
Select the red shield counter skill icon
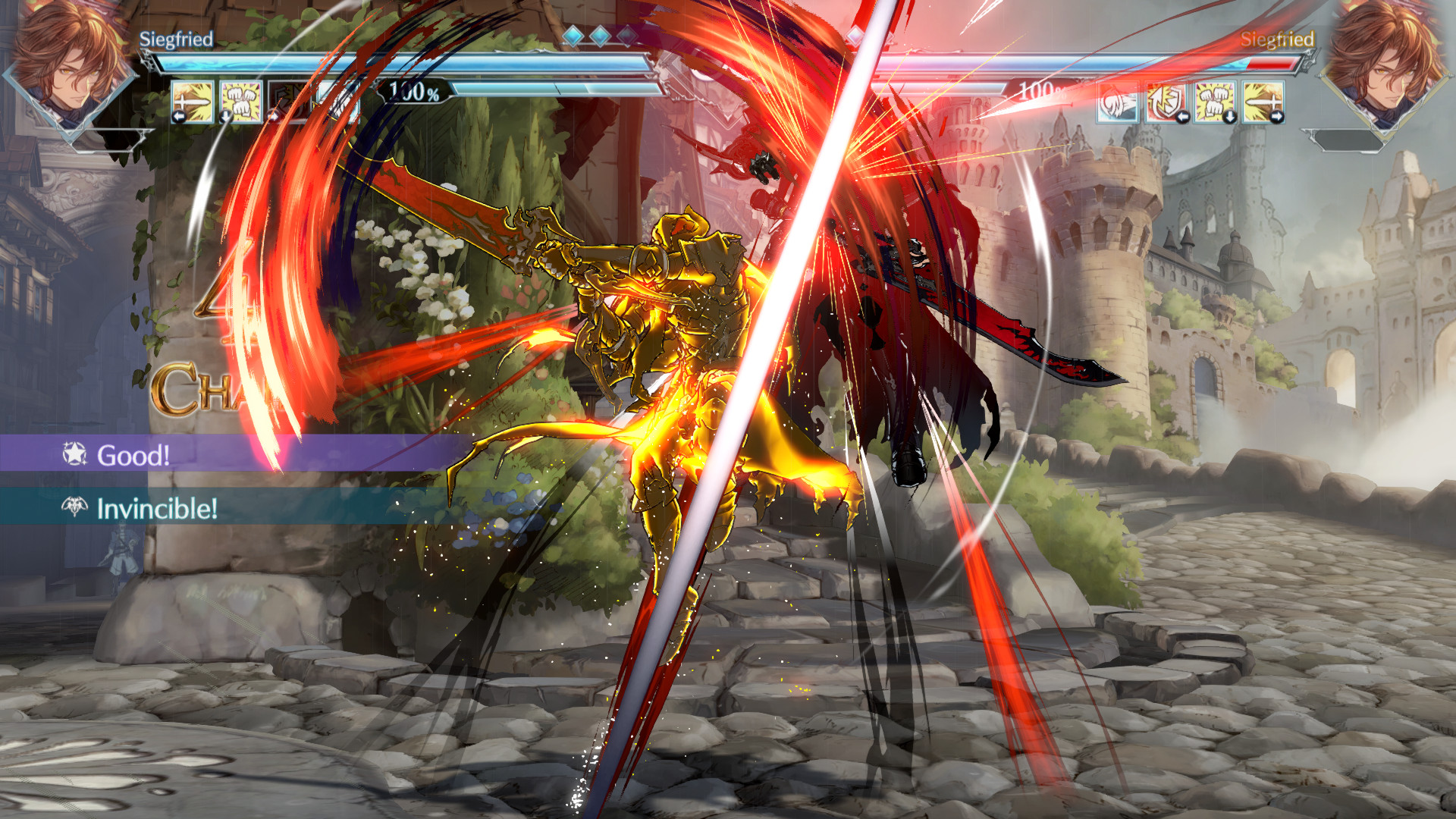click(x=287, y=102)
